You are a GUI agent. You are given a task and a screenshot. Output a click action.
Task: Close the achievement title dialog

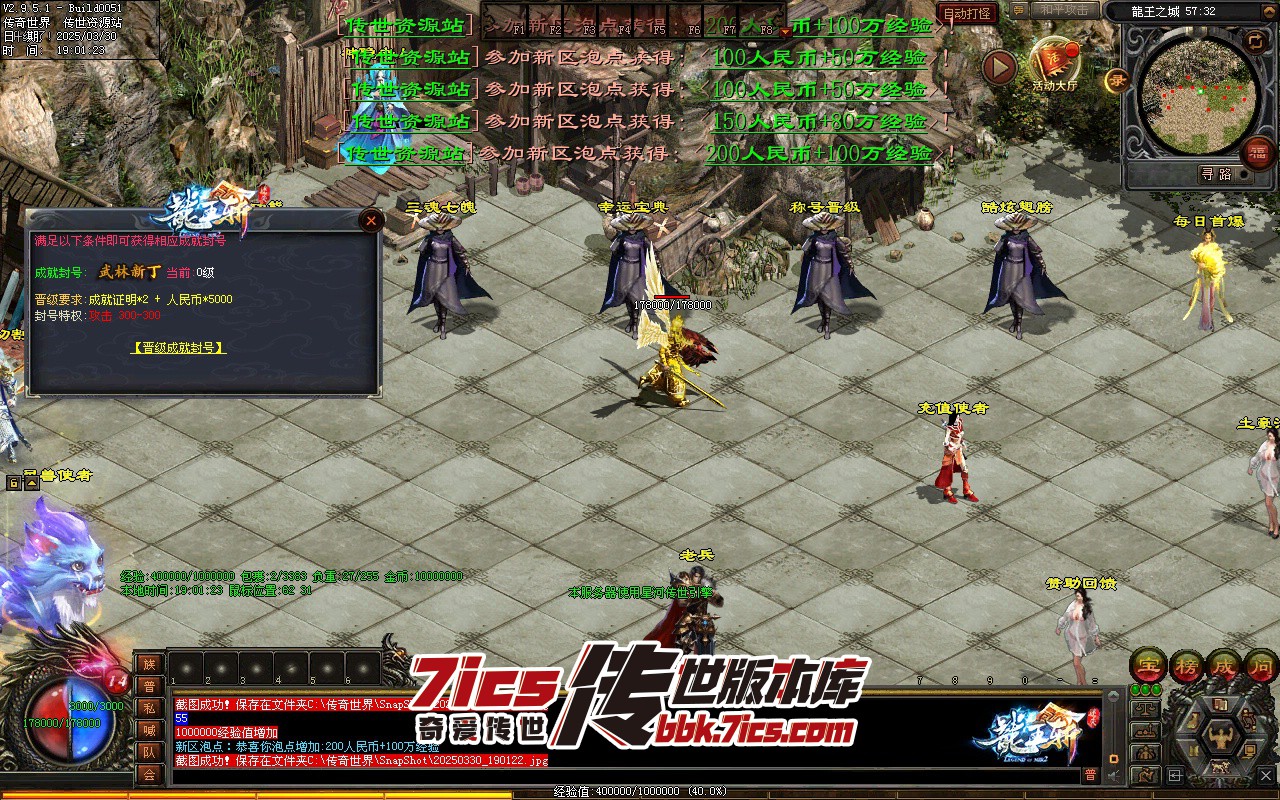[371, 221]
